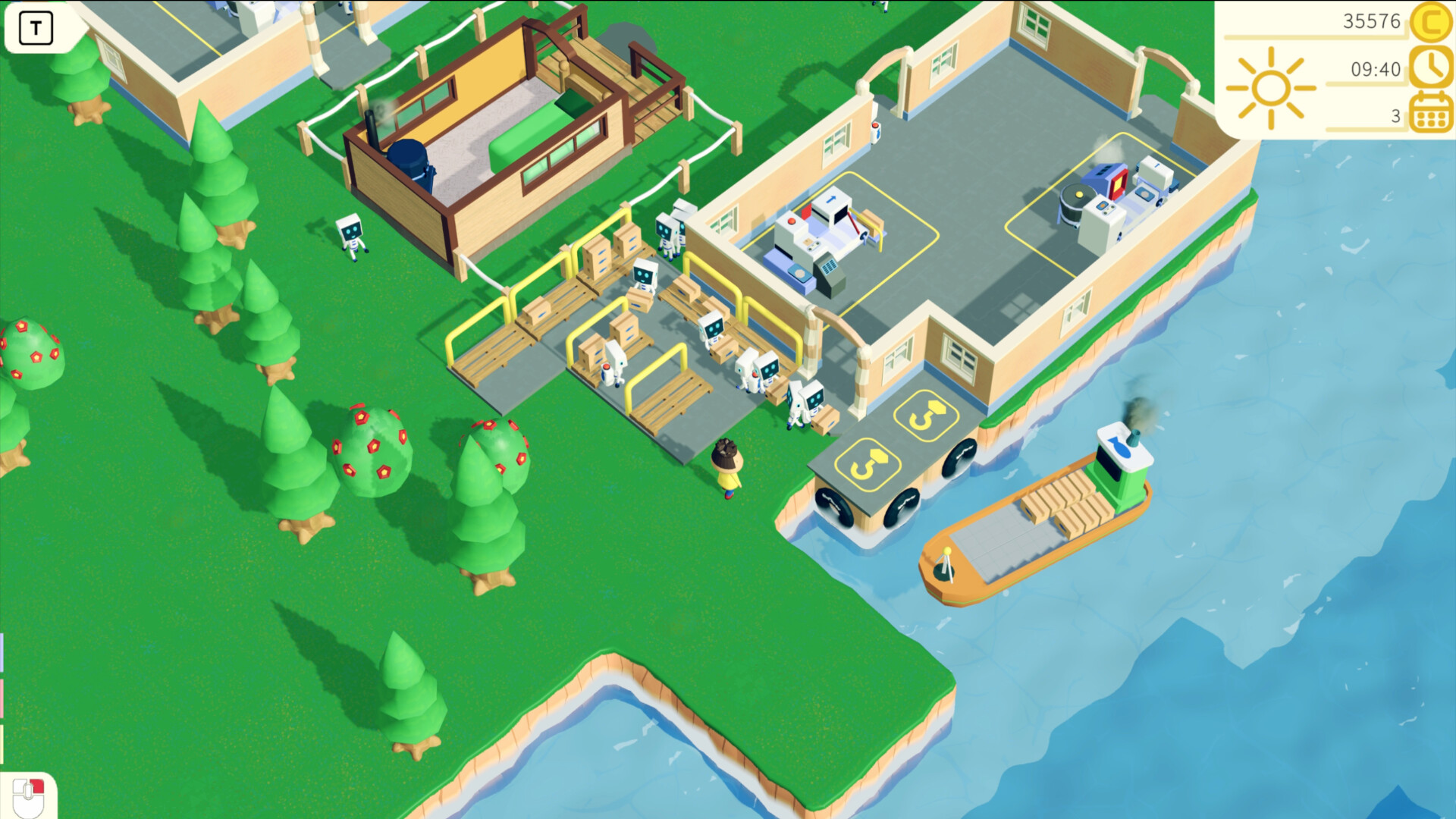Expand the purple tab on the left edge
The width and height of the screenshot is (1456, 819).
(2, 652)
